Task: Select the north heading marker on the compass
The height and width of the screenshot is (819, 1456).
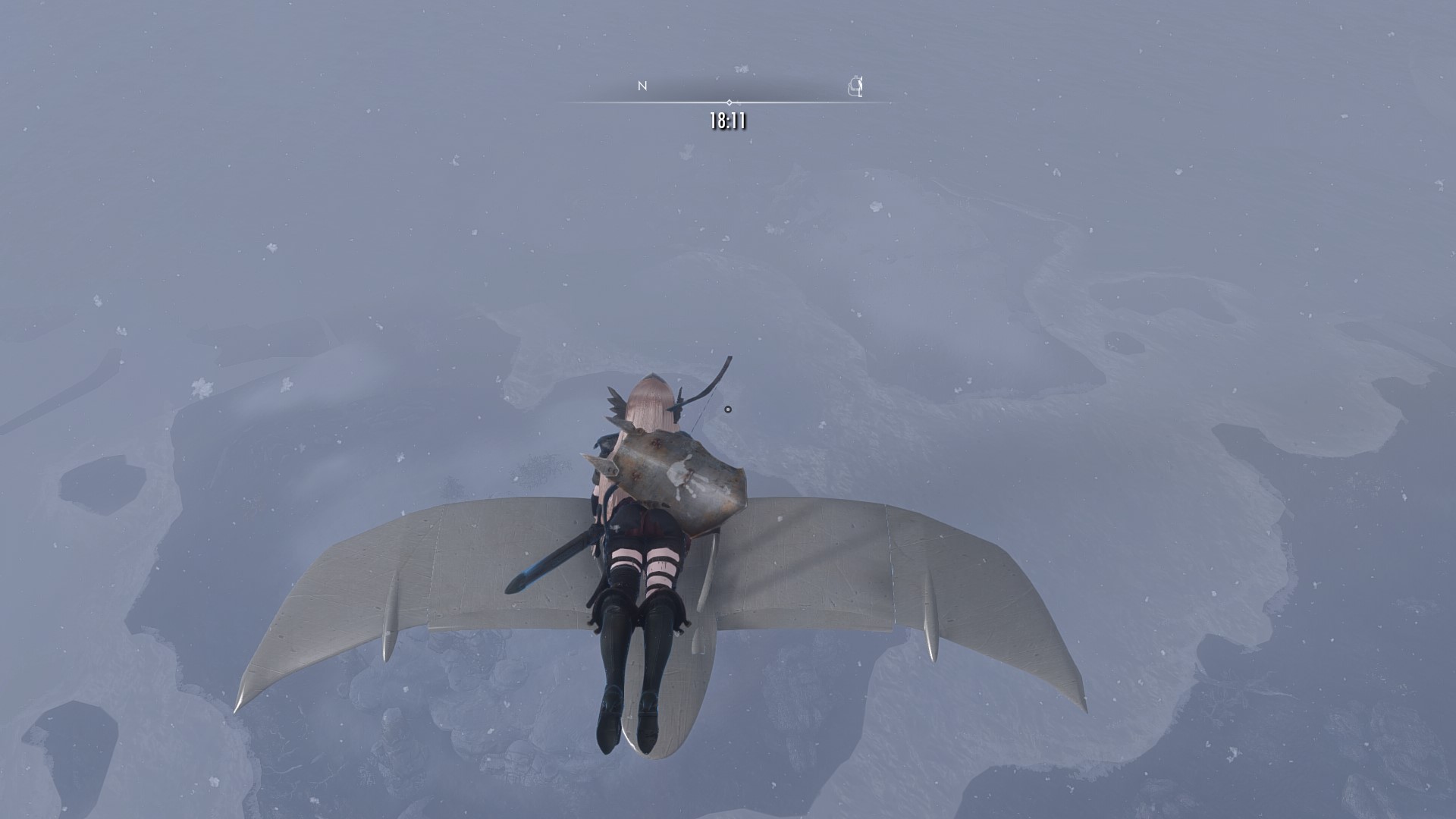Action: (642, 86)
